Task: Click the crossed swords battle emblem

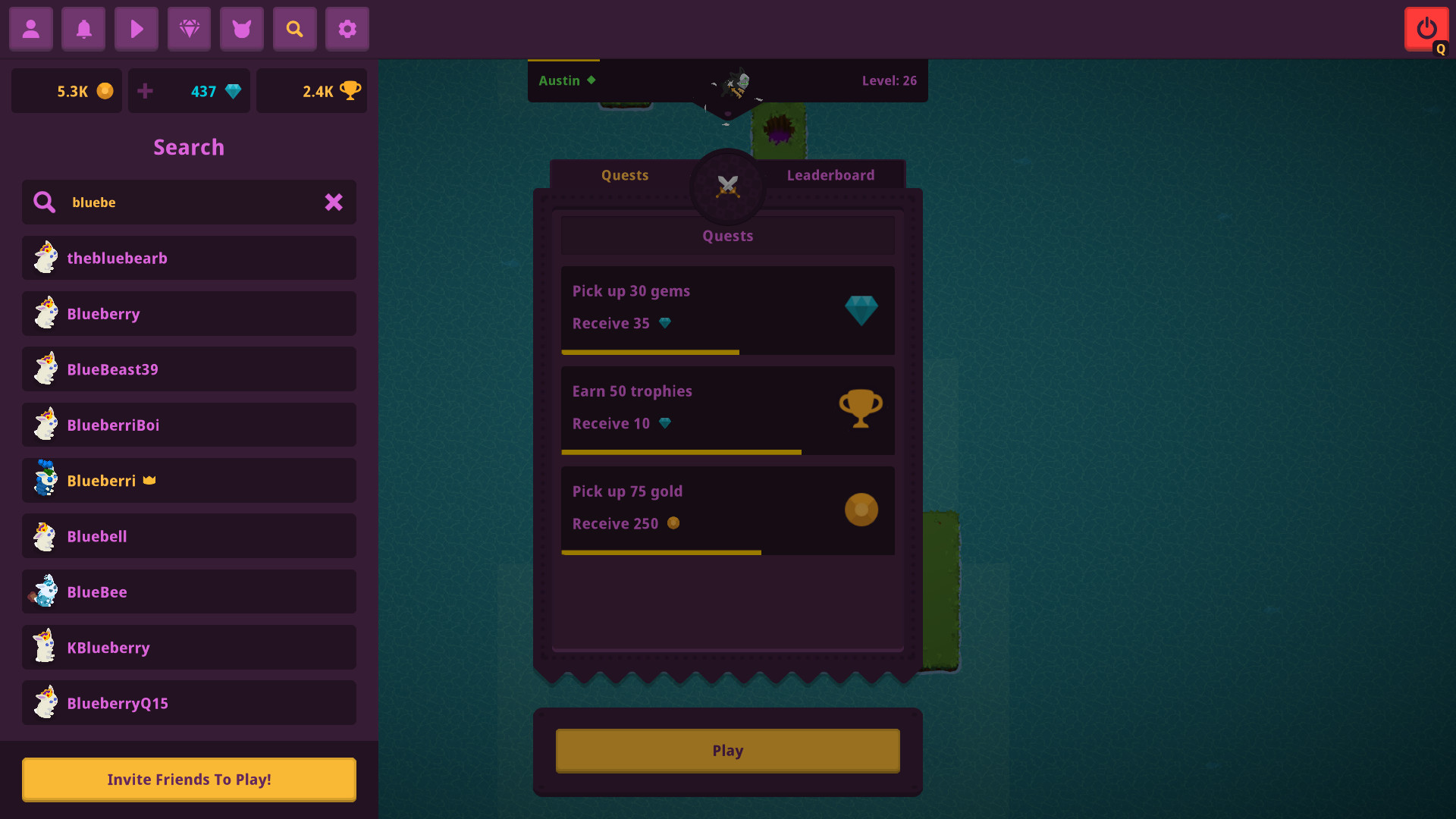Action: (727, 186)
